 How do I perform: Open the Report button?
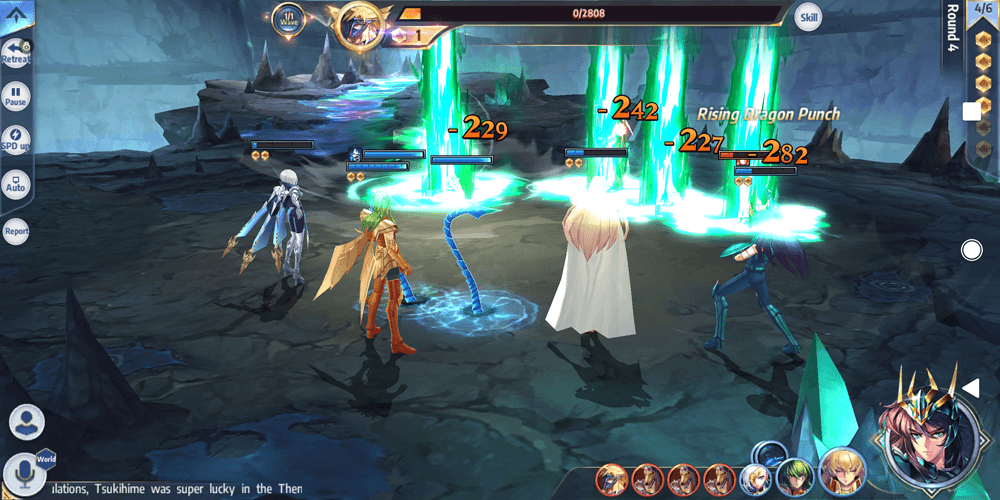pos(16,231)
